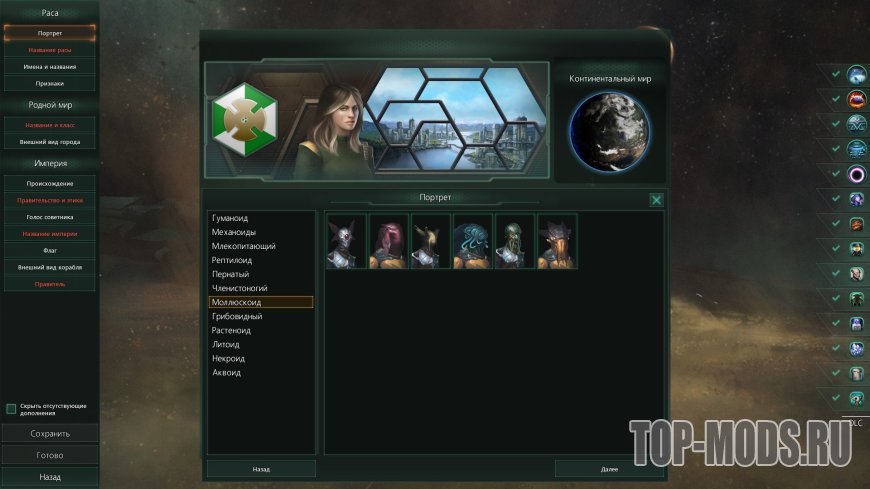Open Происхождение settings
870x489 pixels.
tap(49, 184)
